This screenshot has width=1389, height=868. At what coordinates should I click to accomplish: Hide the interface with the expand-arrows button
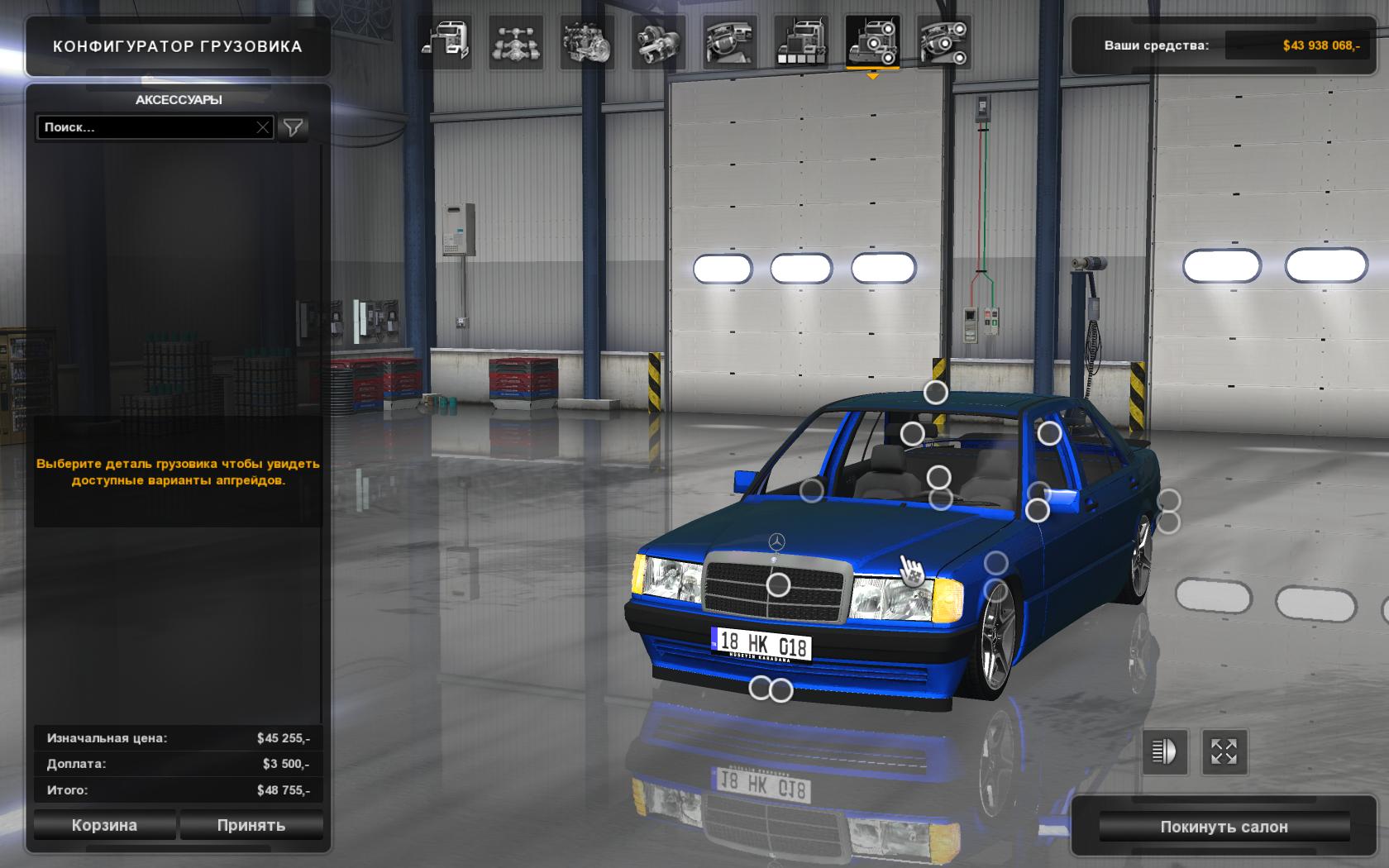coord(1224,751)
